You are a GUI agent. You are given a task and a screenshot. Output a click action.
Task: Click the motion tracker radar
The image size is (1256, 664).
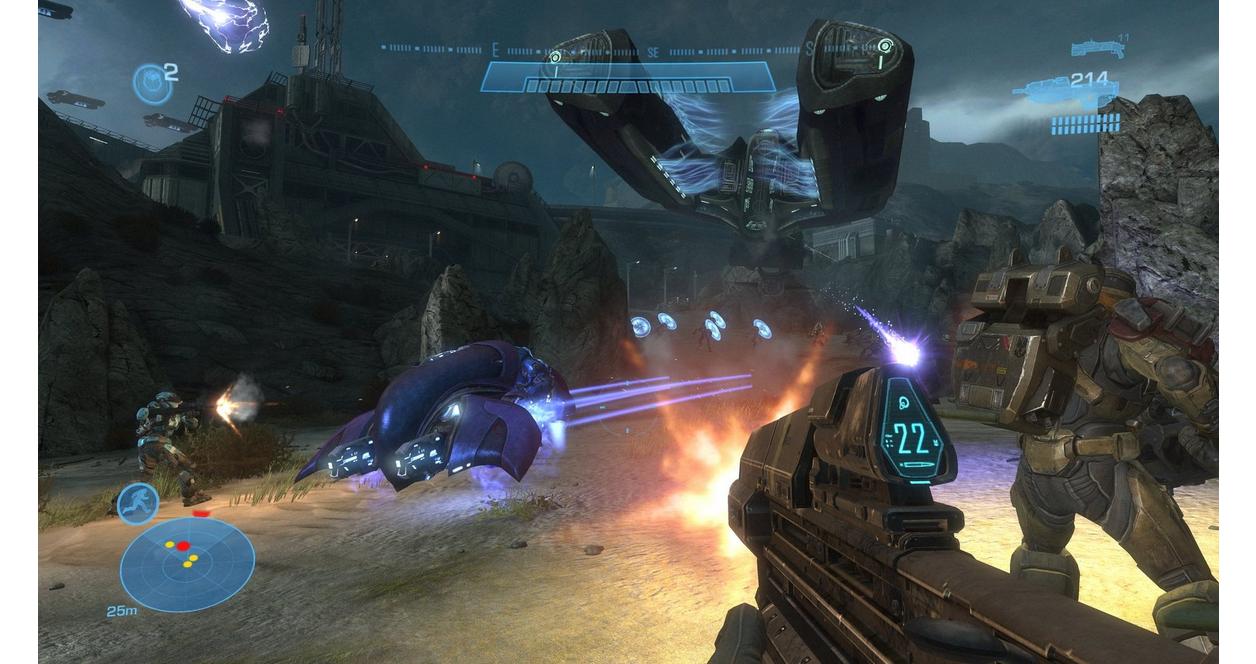(187, 563)
